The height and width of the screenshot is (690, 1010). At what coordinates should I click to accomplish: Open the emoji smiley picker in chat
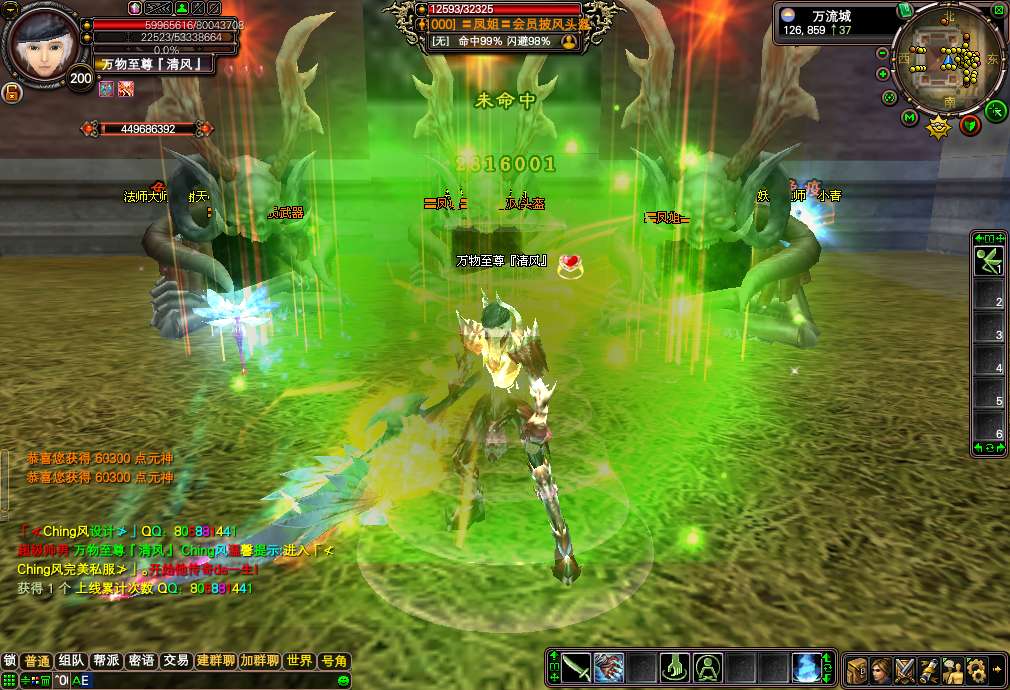click(x=343, y=680)
